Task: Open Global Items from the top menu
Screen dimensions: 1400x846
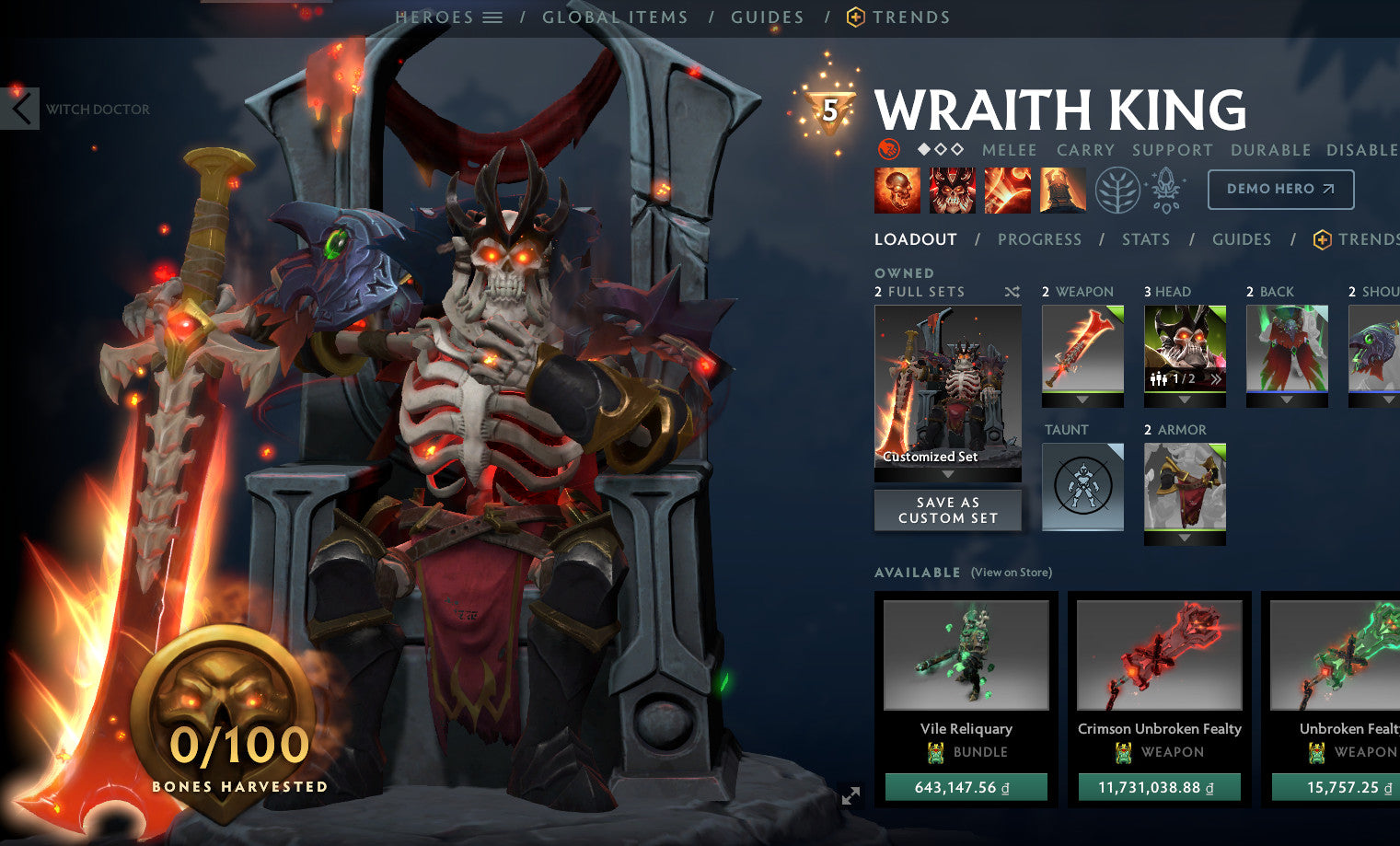Action: click(x=617, y=16)
